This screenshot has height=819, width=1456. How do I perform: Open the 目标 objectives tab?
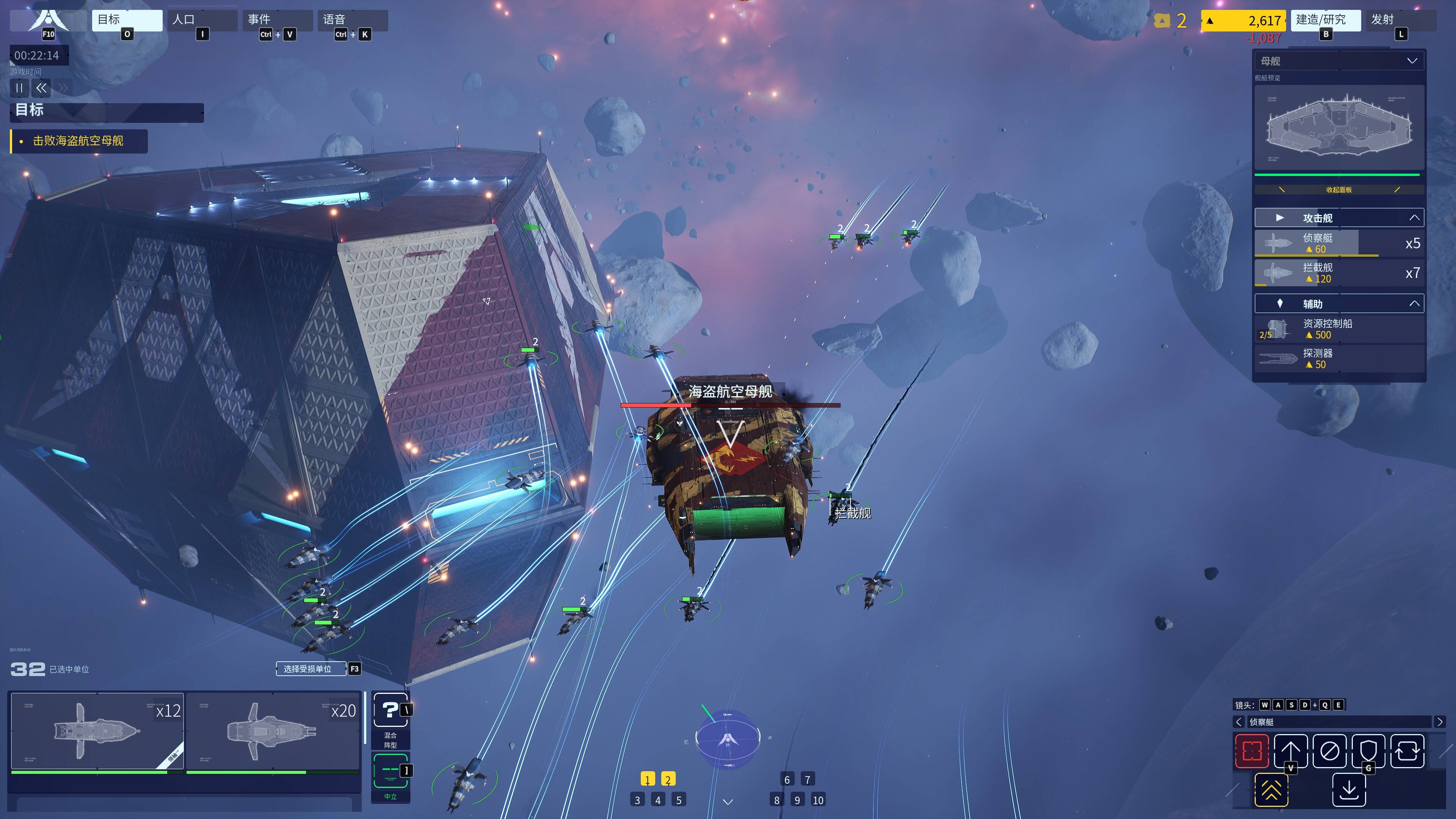click(127, 20)
